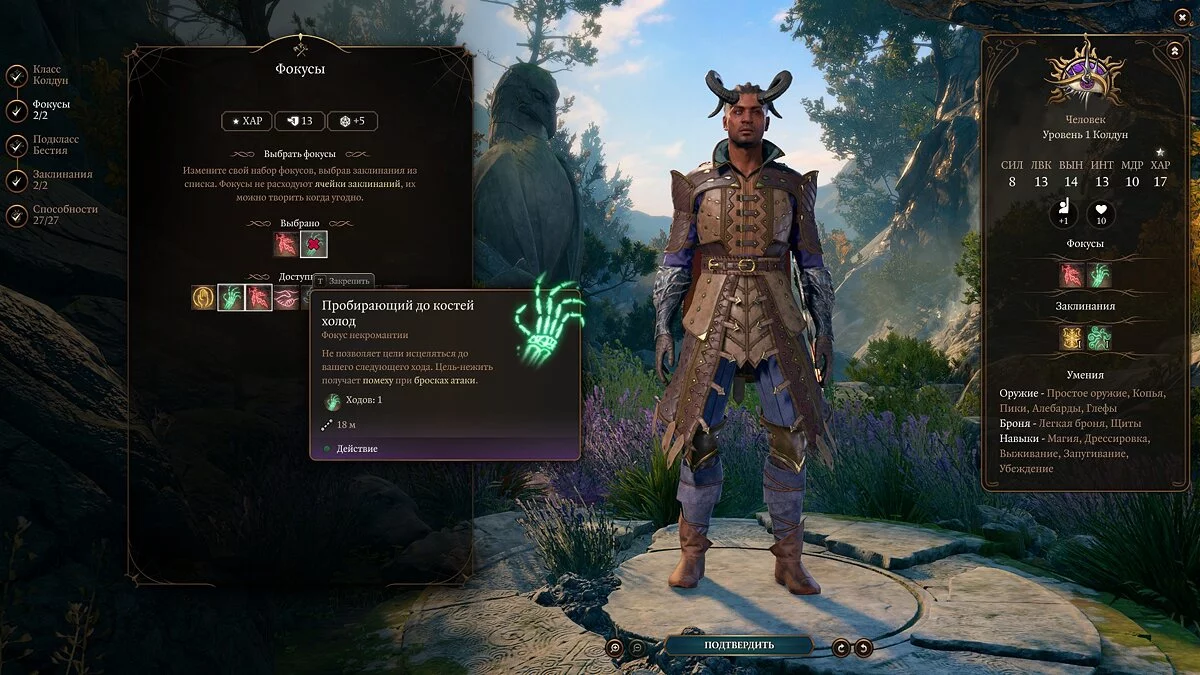Select the pink handshake cantrip icon
This screenshot has height=675, width=1200.
[x=286, y=297]
